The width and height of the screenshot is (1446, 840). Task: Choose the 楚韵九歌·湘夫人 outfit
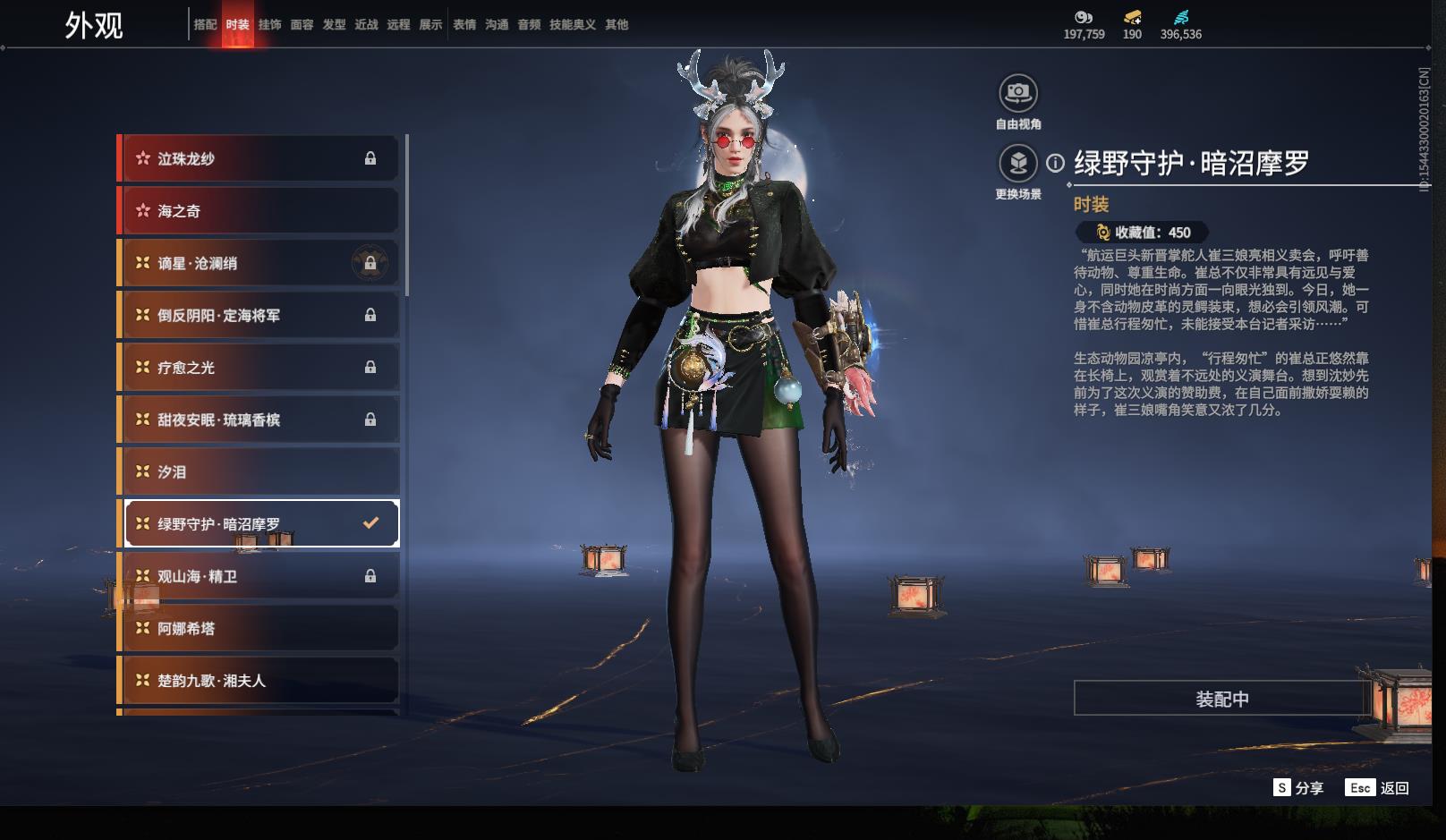[x=259, y=681]
